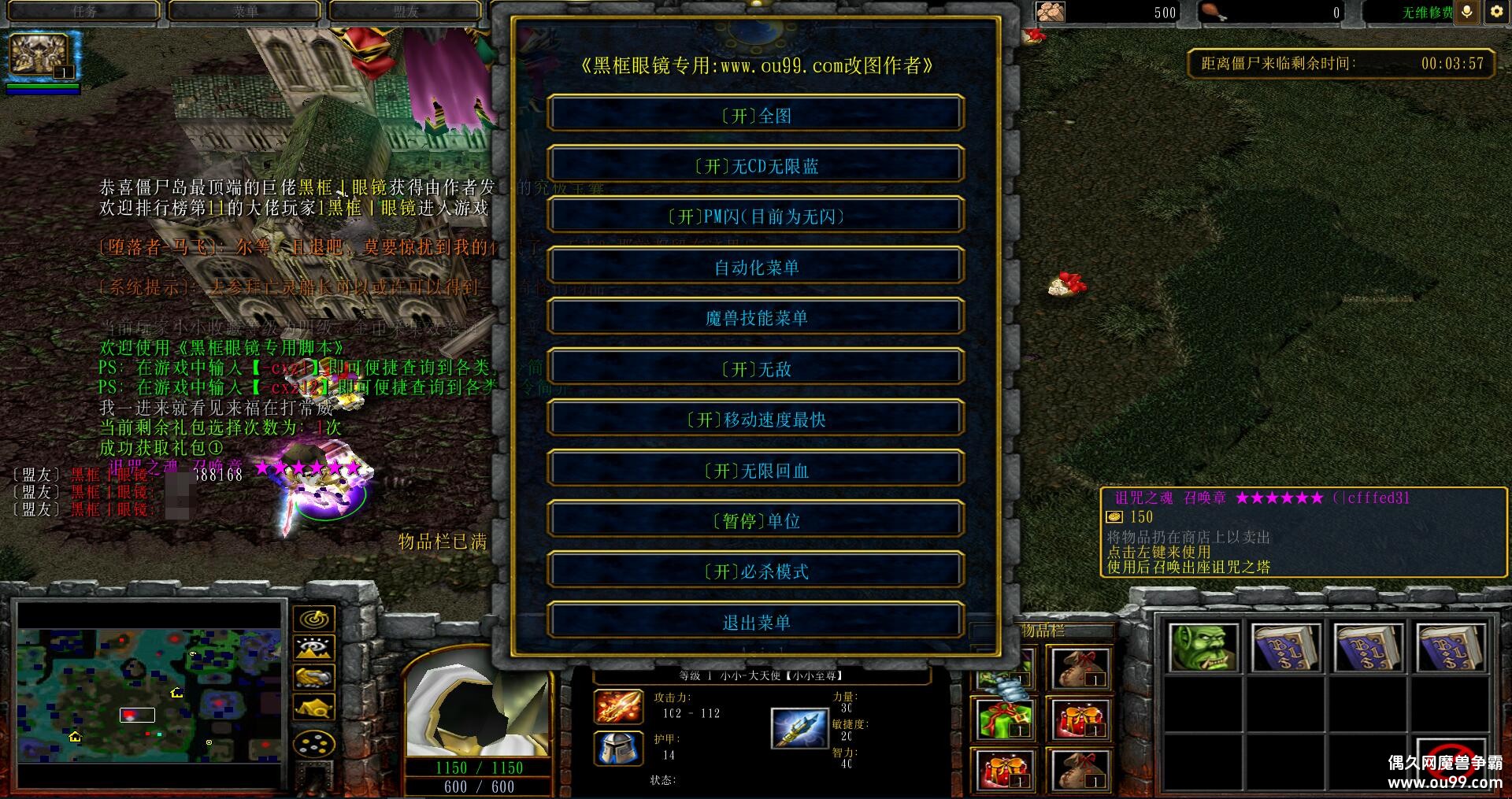This screenshot has height=799, width=1512.
Task: Click the attack damage sword icon
Action: tap(619, 707)
